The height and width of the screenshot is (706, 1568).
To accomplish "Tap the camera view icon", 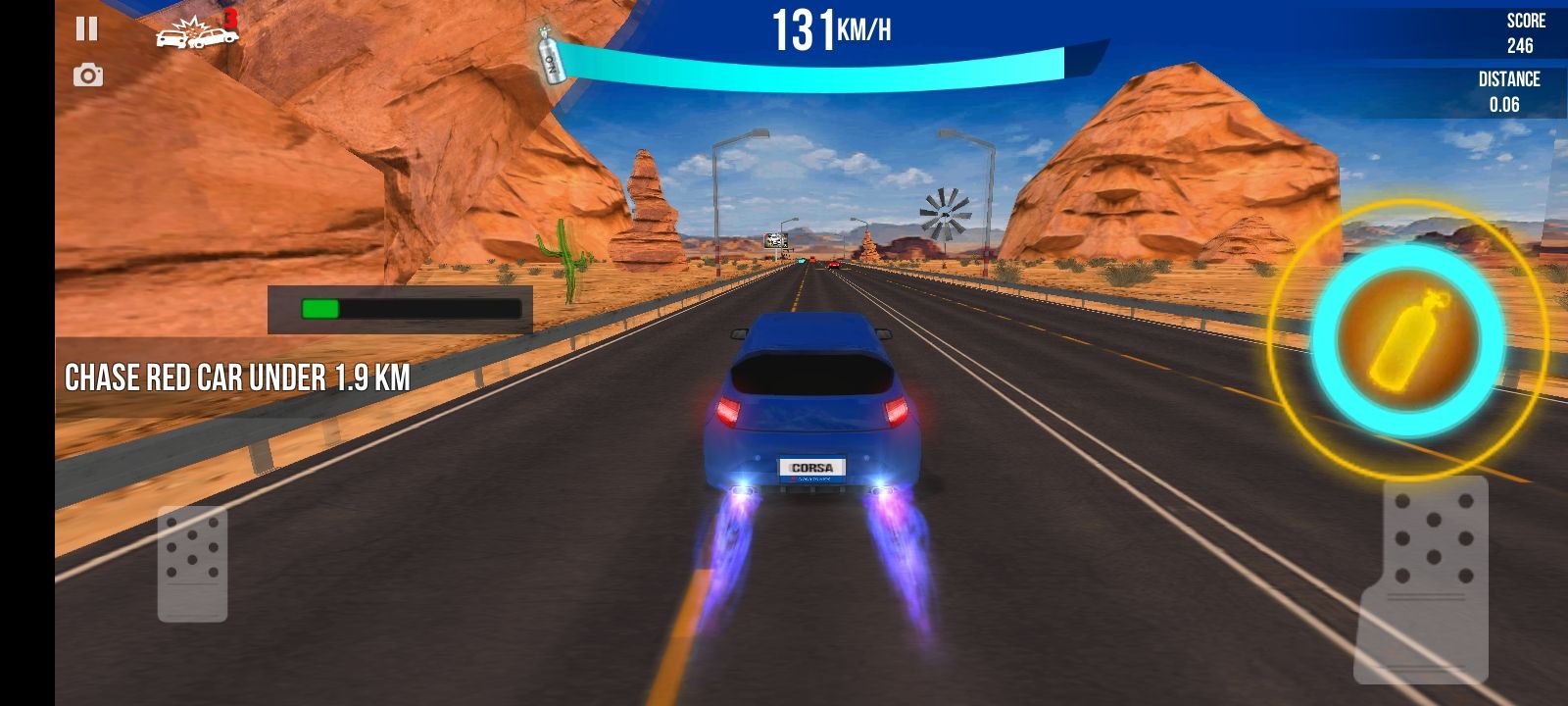I will [88, 76].
